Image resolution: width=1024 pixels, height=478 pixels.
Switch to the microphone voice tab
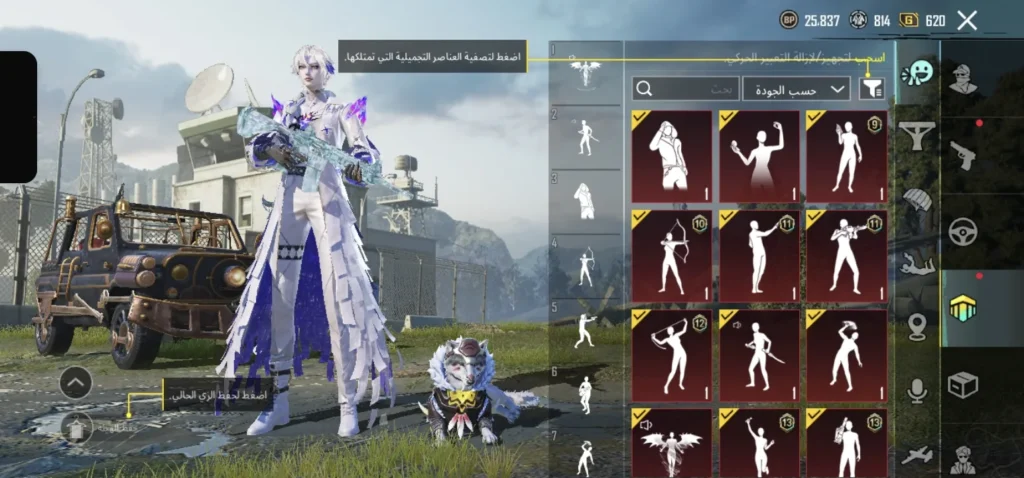pyautogui.click(x=917, y=391)
